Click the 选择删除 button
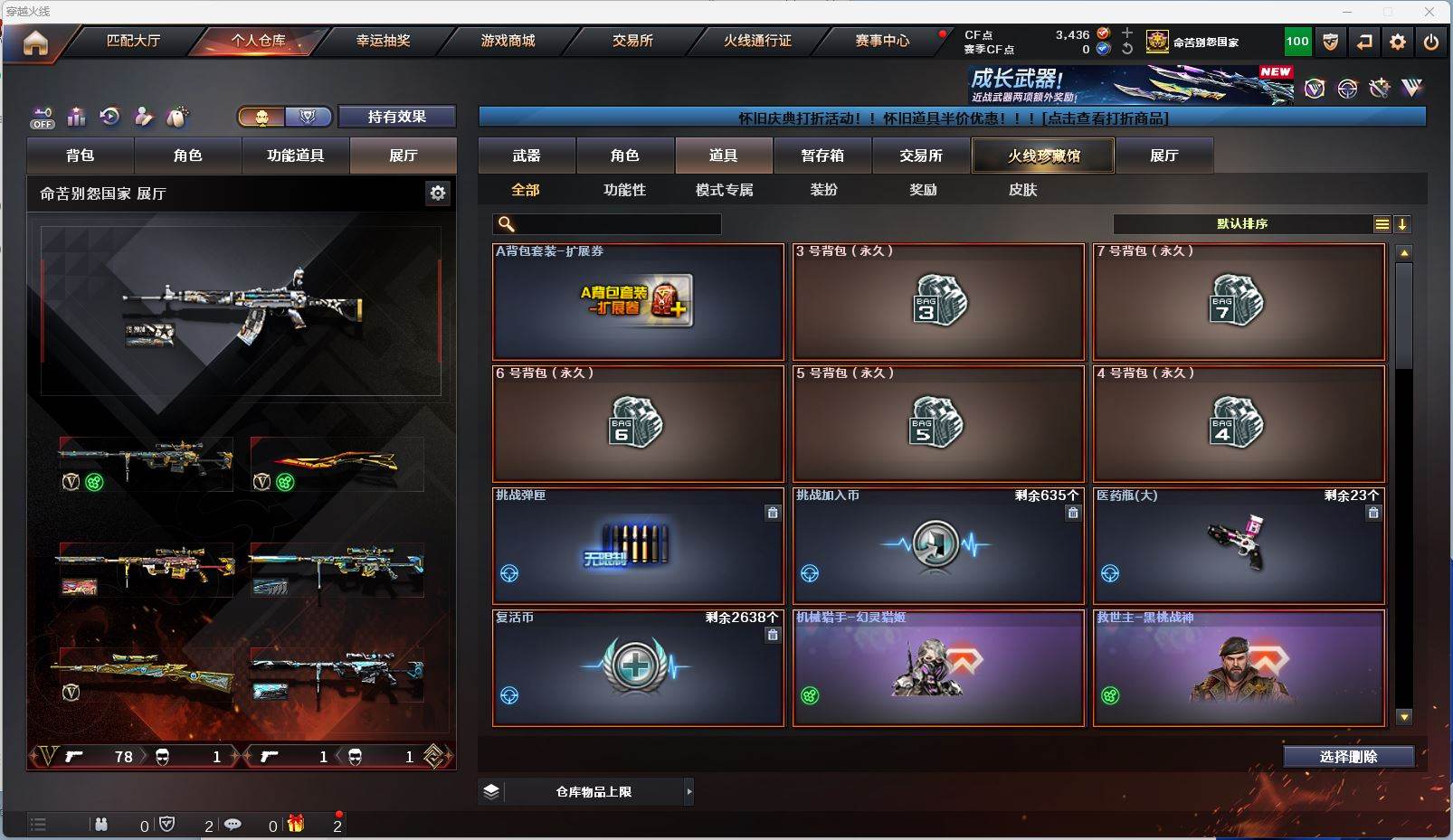The width and height of the screenshot is (1453, 840). click(x=1348, y=757)
